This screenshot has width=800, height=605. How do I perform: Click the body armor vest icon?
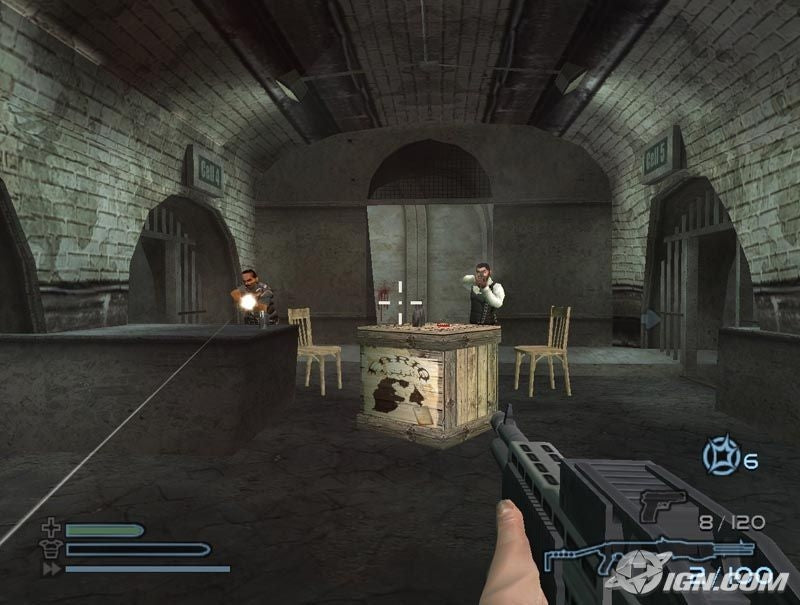tap(50, 549)
